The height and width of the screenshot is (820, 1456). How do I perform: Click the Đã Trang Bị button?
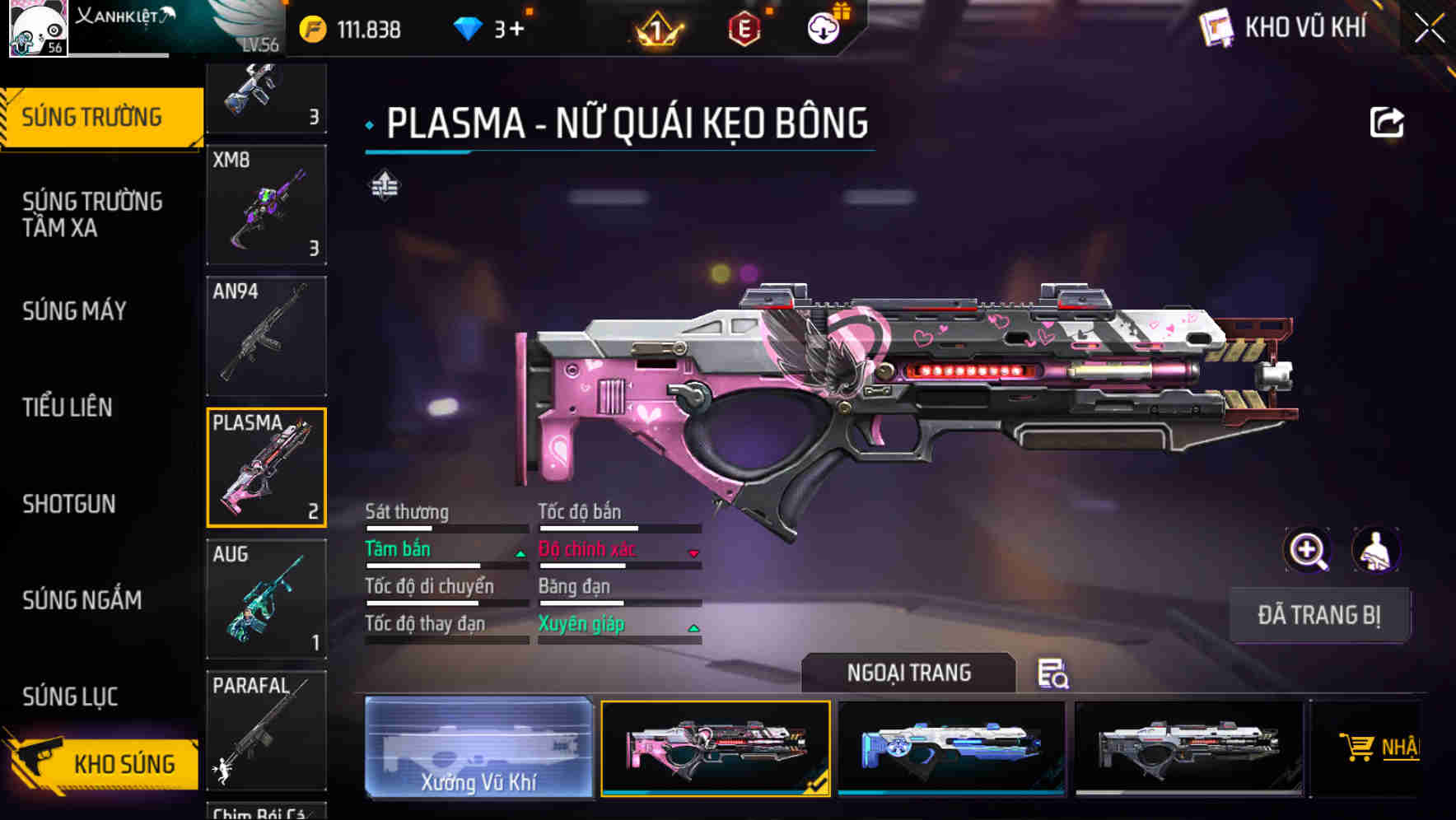(1318, 615)
